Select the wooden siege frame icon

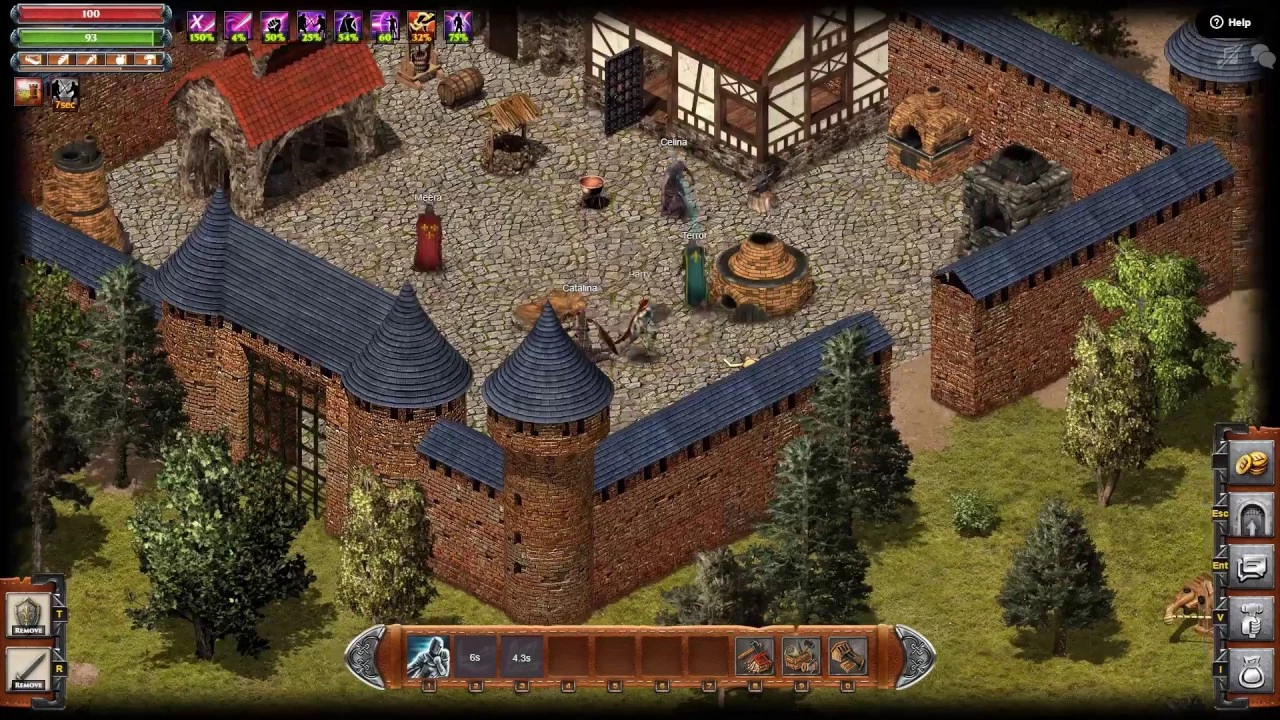847,656
